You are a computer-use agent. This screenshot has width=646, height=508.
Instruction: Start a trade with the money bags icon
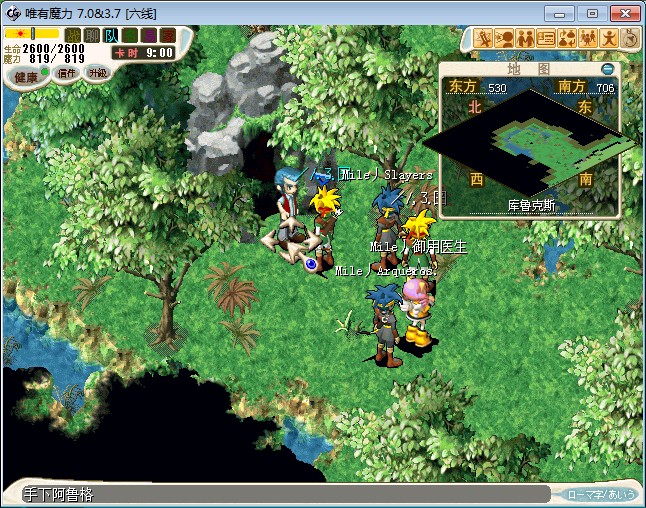[567, 38]
